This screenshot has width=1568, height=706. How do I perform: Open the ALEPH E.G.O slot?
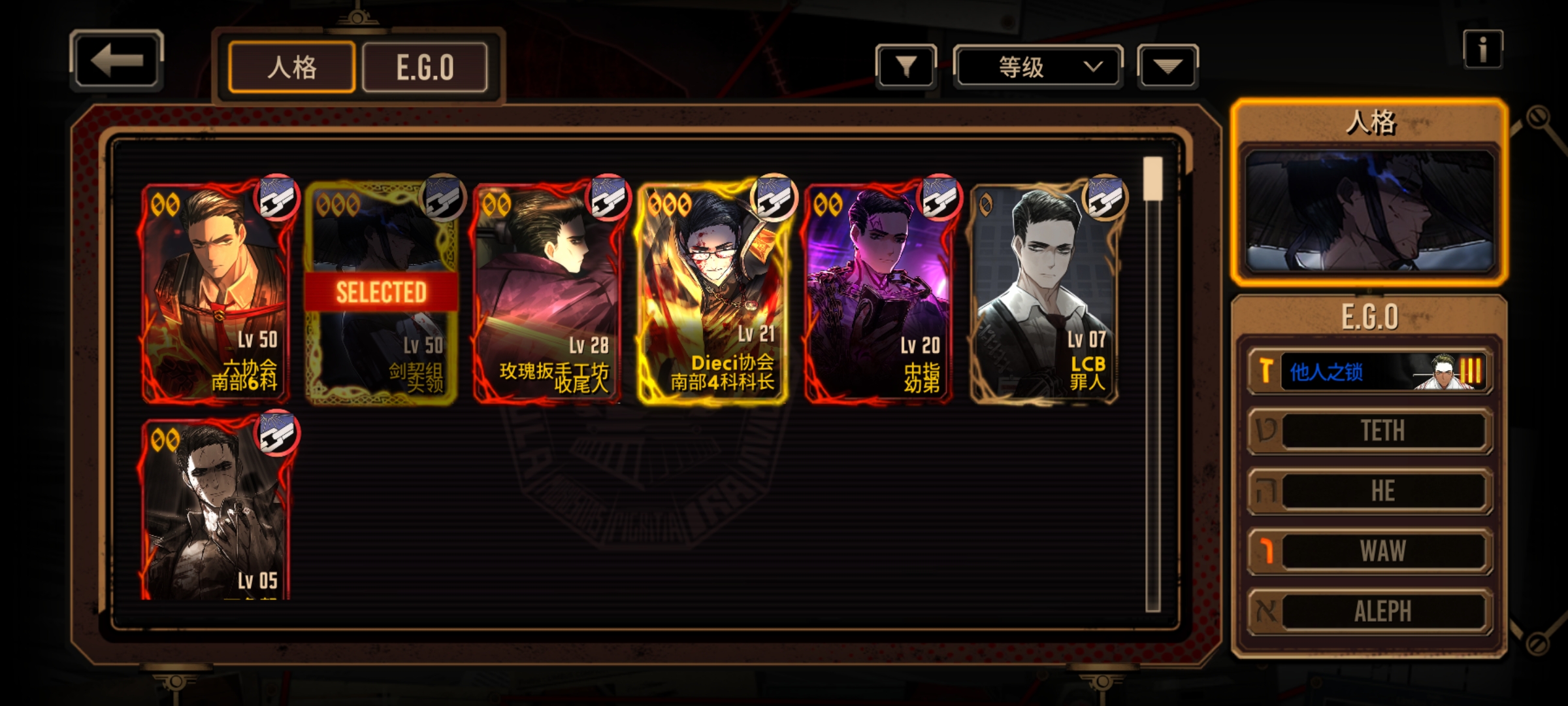[1371, 611]
